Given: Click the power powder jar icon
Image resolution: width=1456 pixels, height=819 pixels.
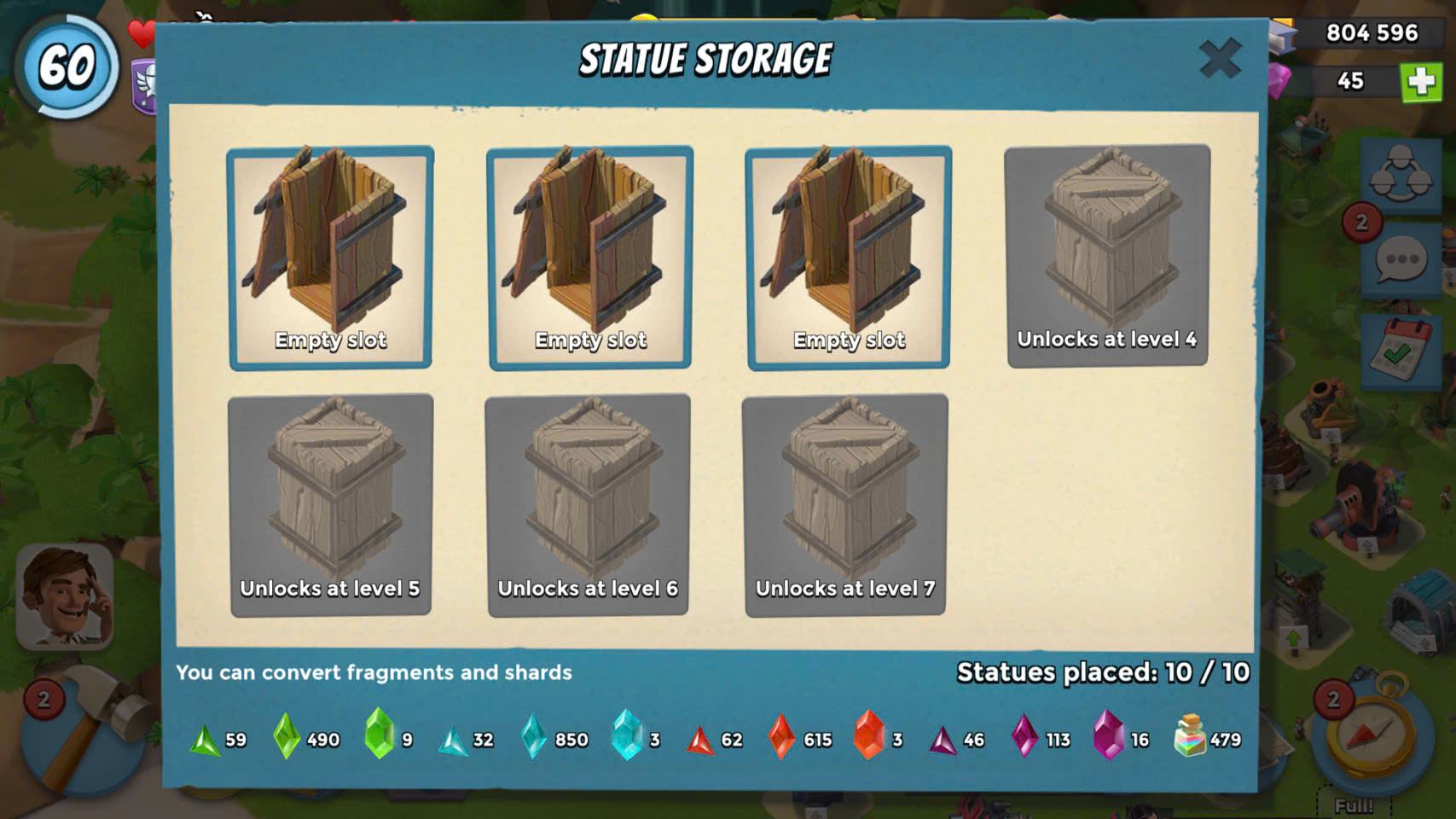Looking at the screenshot, I should pos(1191,735).
